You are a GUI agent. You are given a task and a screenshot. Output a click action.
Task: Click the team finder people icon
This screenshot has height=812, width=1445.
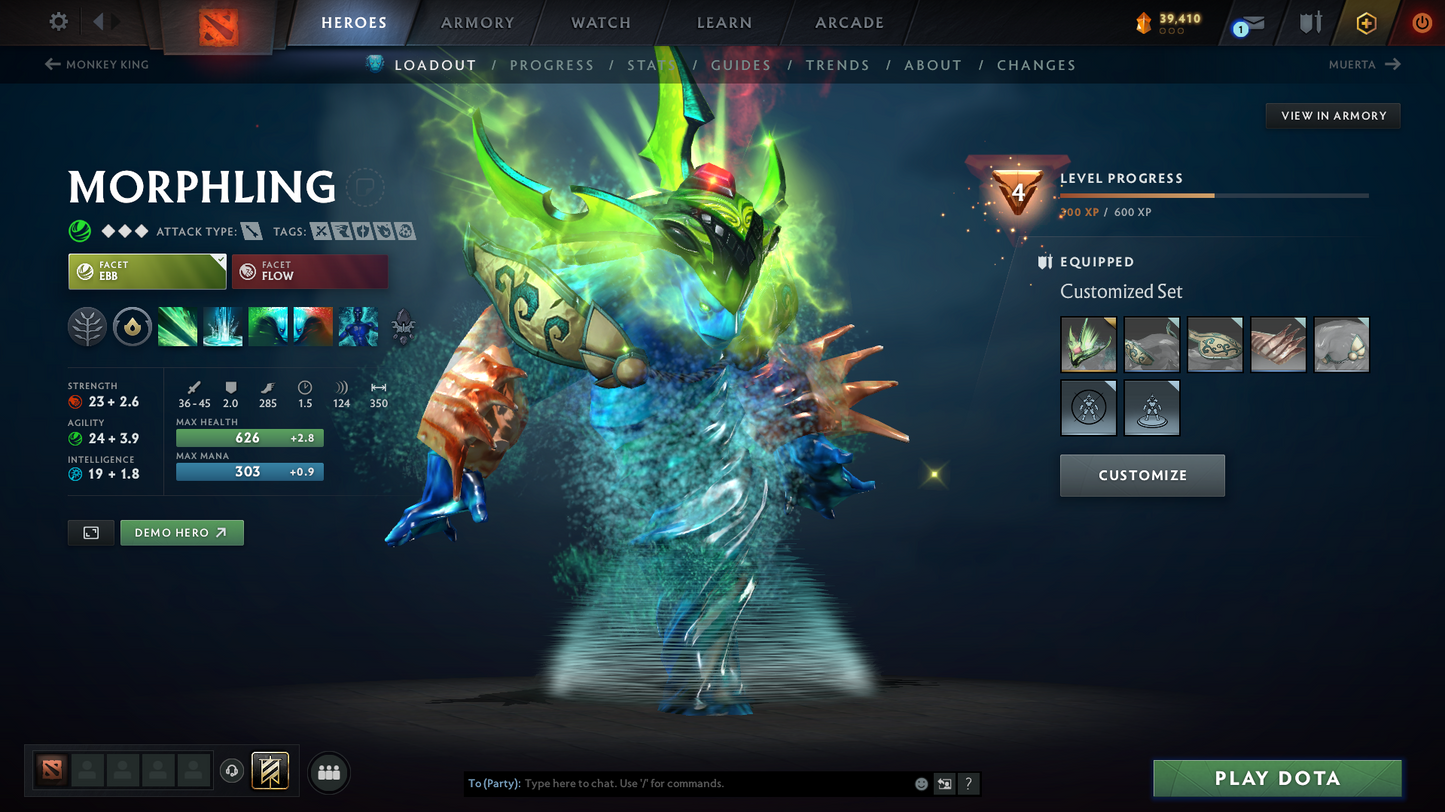coord(328,771)
